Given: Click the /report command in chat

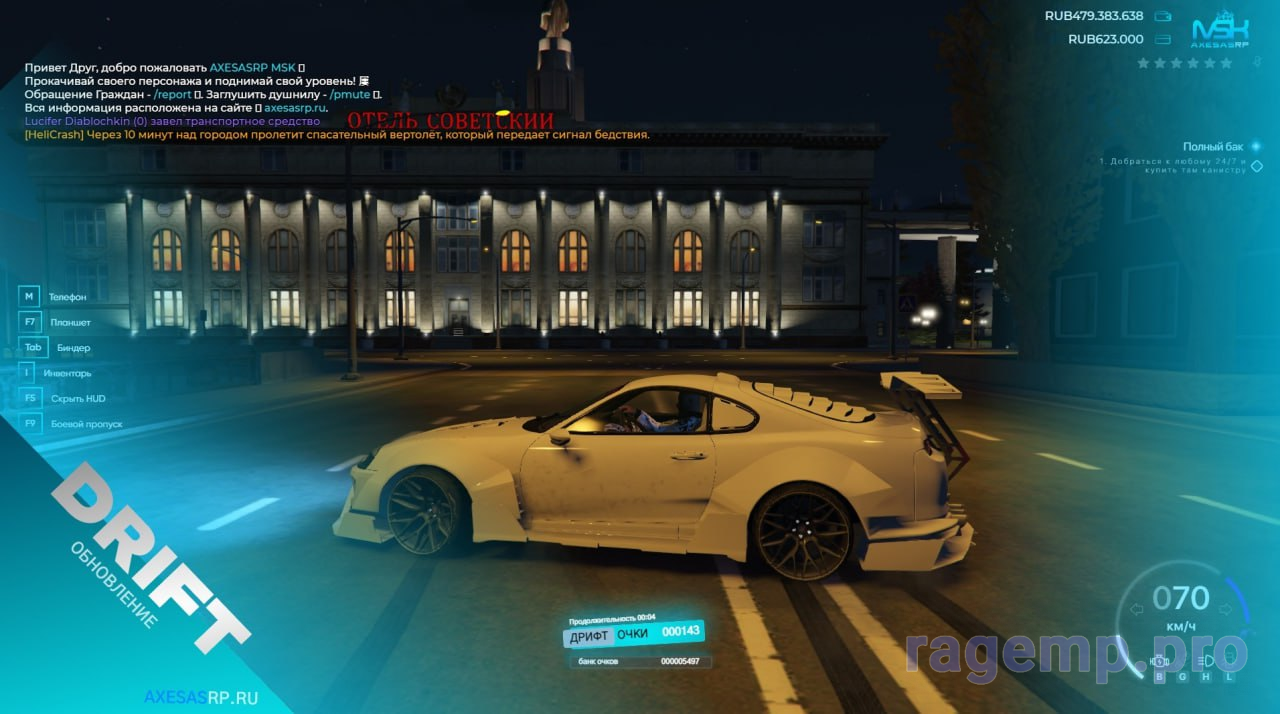Looking at the screenshot, I should pos(173,94).
